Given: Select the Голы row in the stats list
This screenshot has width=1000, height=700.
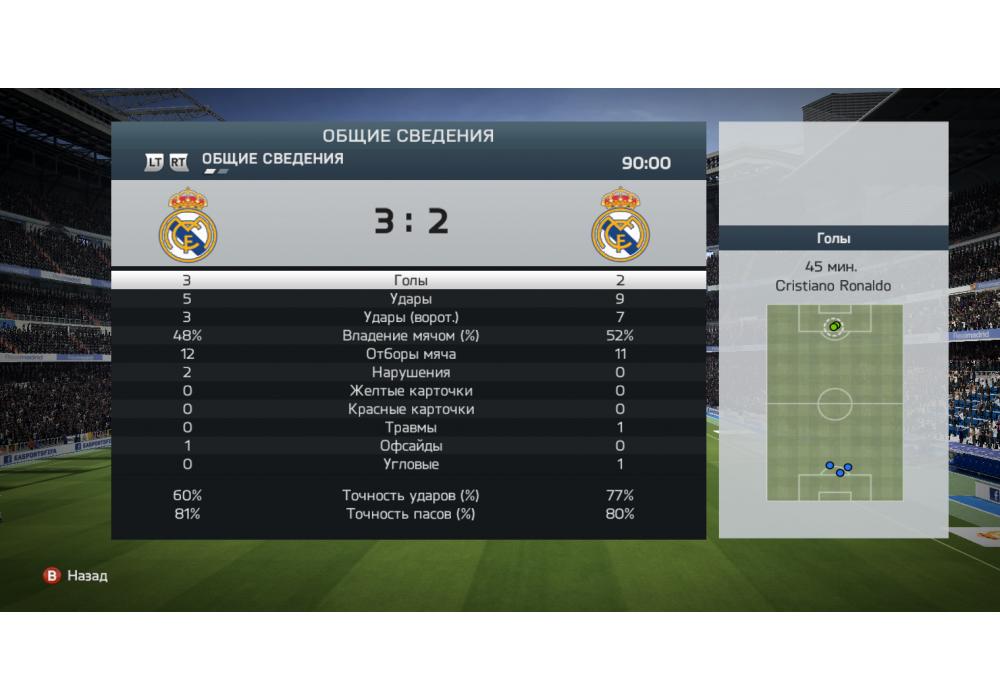Looking at the screenshot, I should tap(410, 281).
